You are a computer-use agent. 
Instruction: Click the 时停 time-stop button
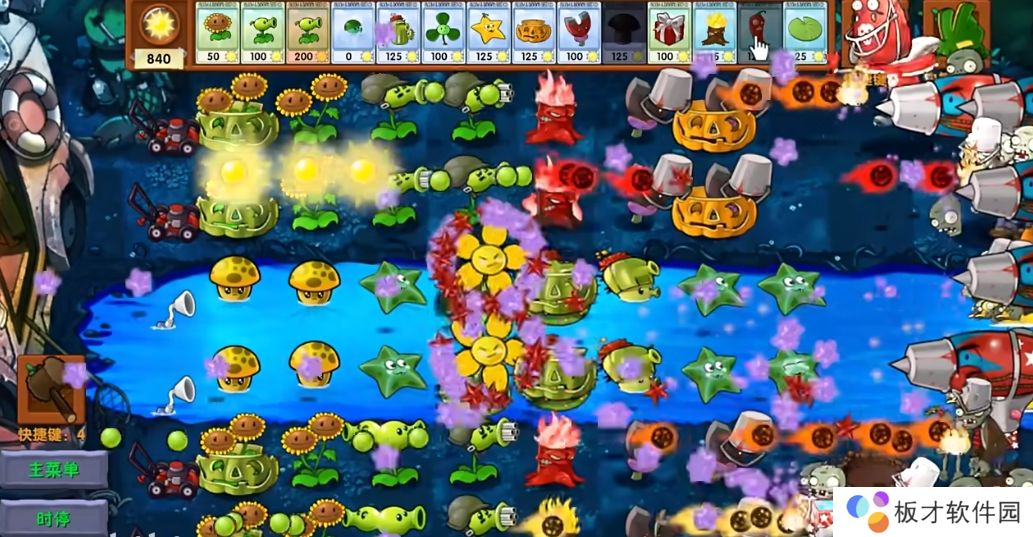point(55,517)
